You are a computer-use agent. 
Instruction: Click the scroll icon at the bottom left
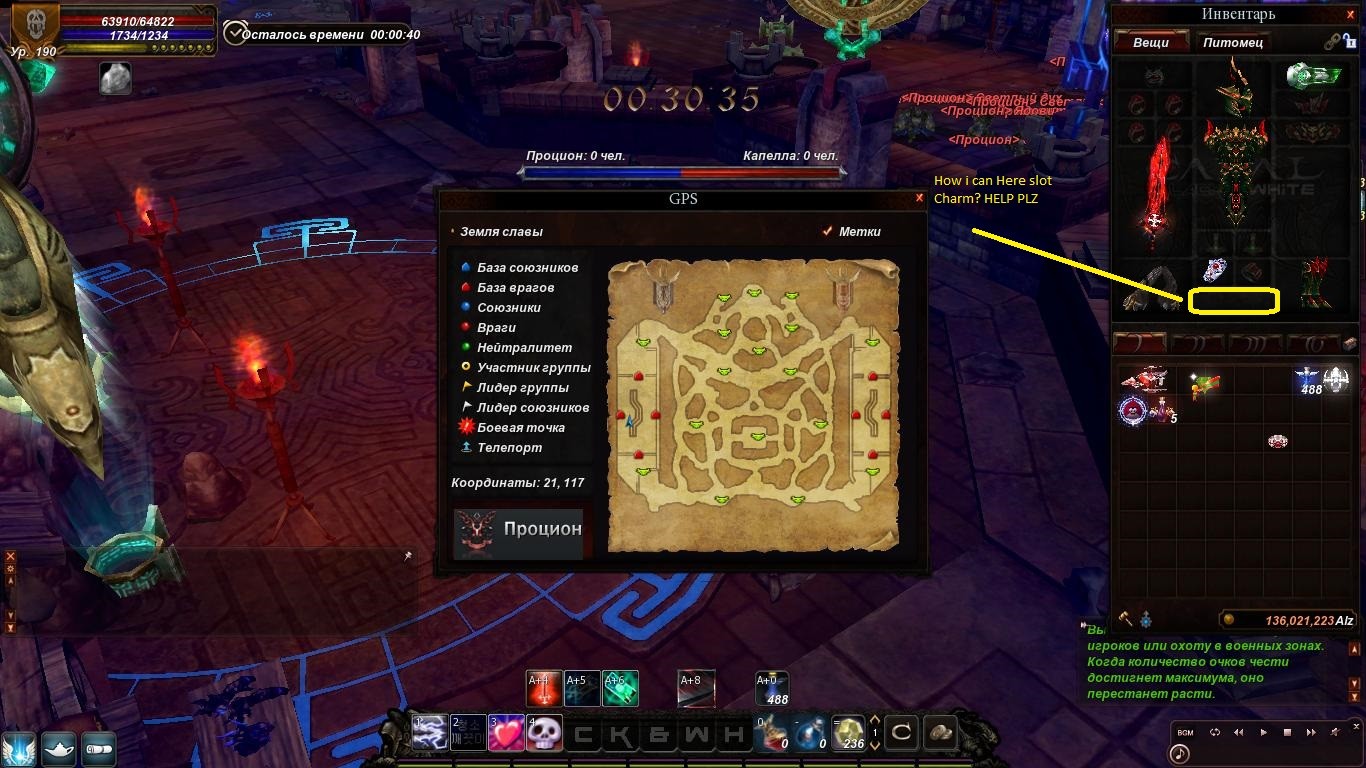tap(98, 748)
